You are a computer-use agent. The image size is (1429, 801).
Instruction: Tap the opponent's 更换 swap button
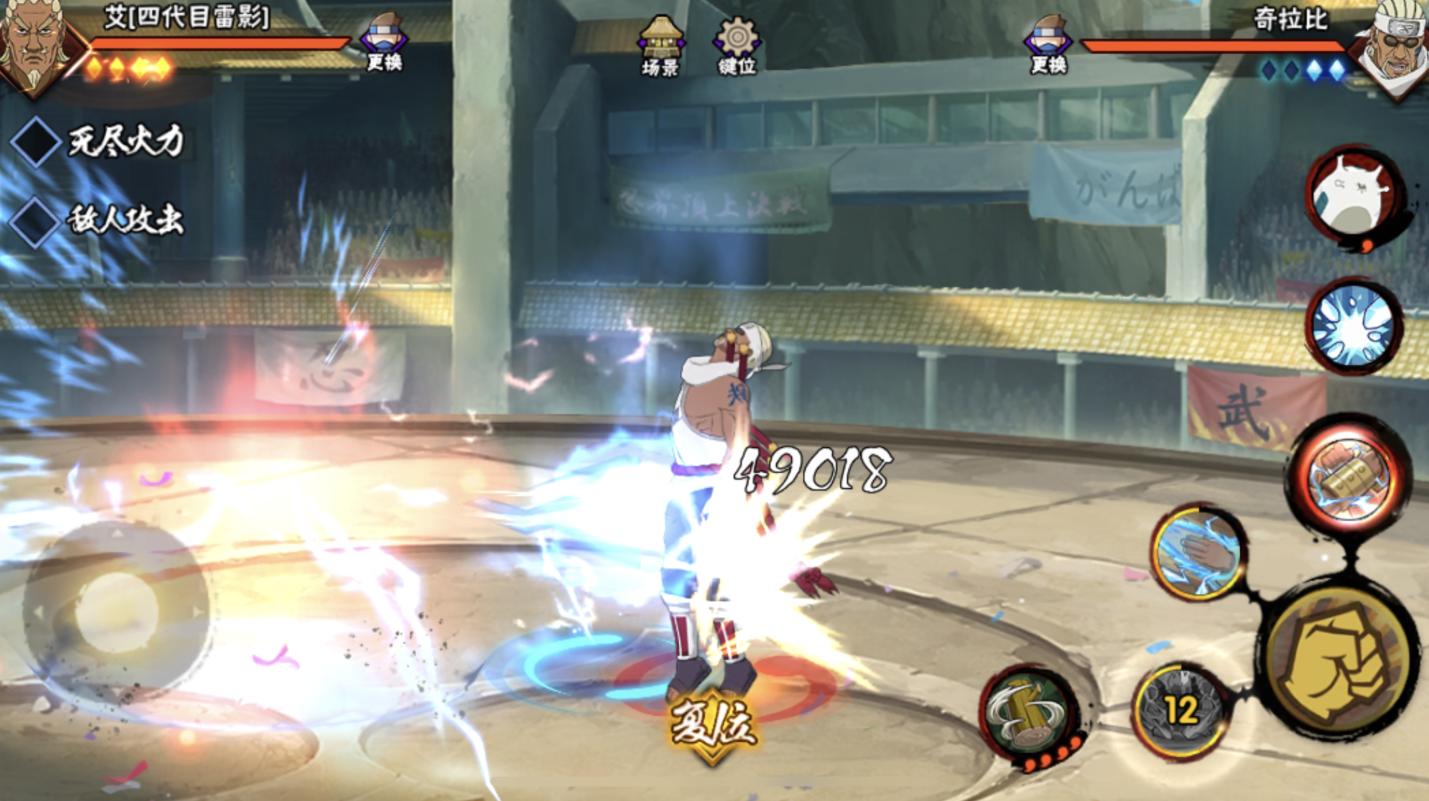point(1048,42)
